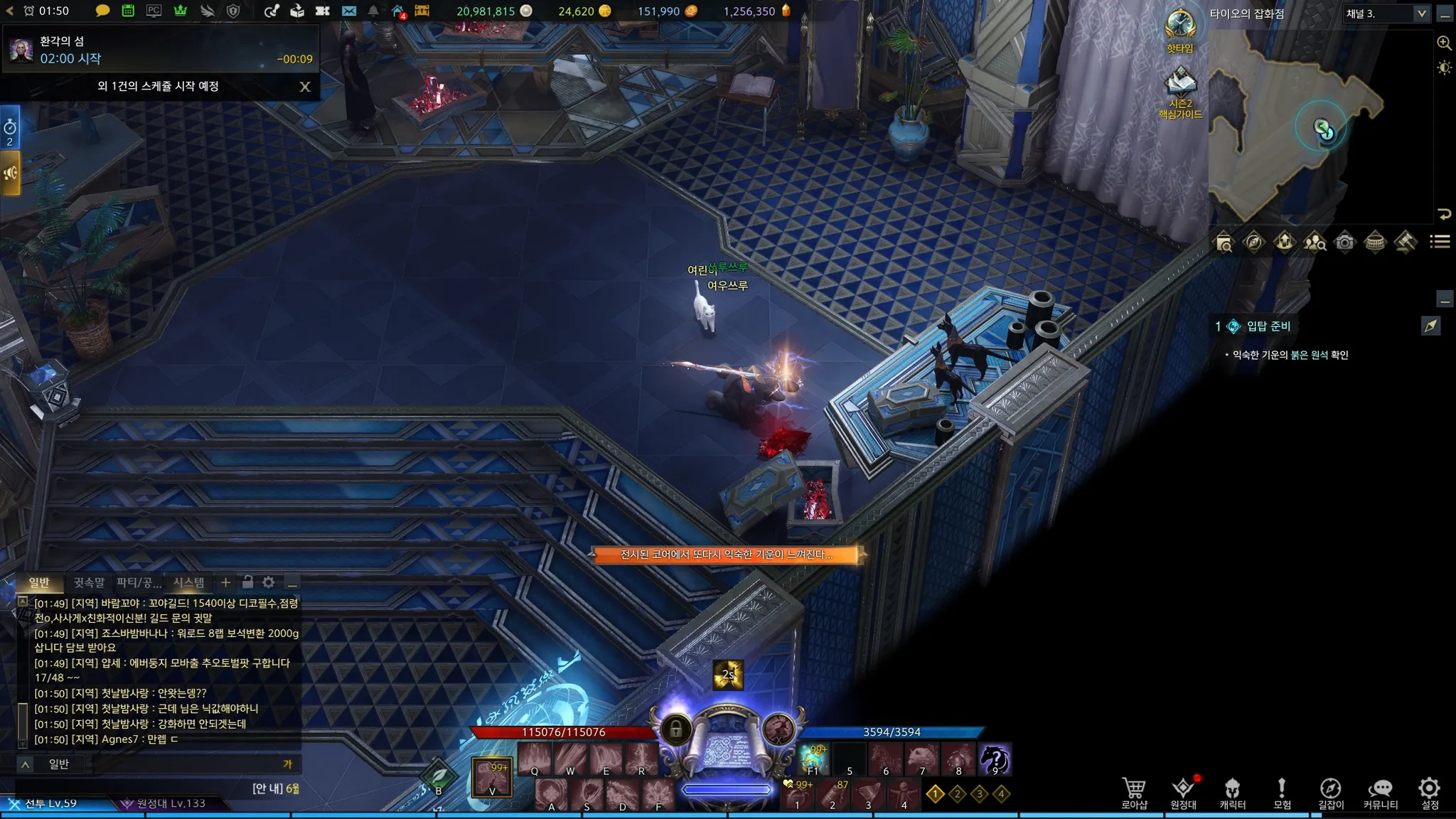Open the 모험 adventure menu
Screen dimensions: 1456x819
pyautogui.click(x=1281, y=793)
